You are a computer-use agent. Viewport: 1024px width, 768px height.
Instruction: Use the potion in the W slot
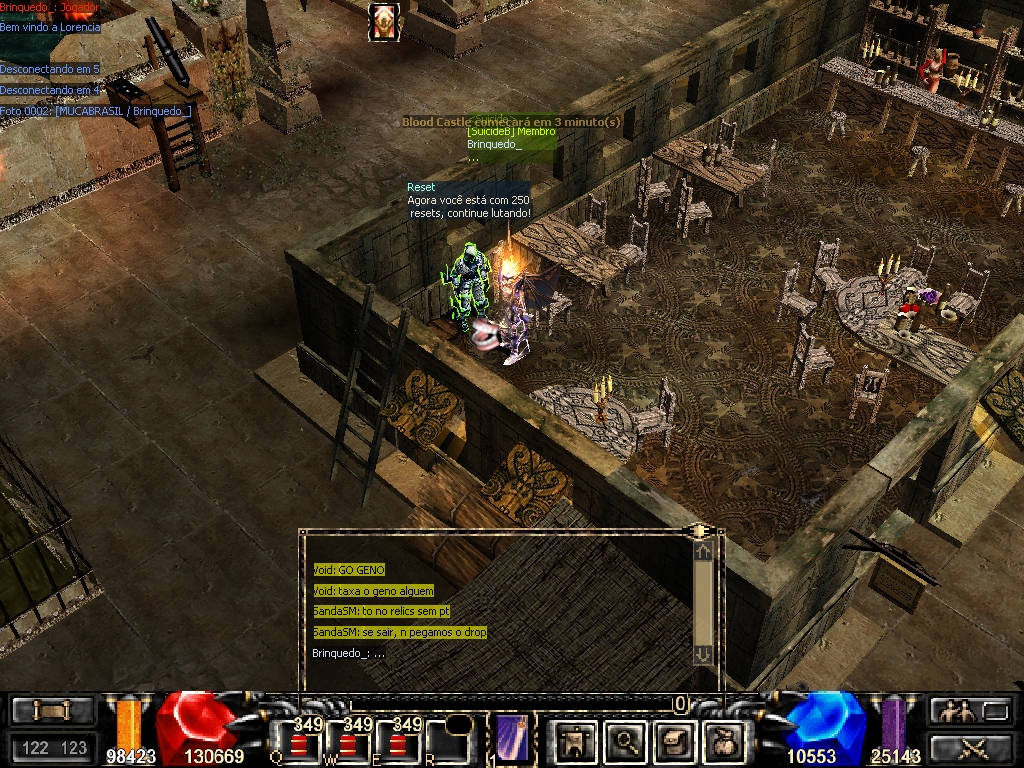click(x=349, y=743)
